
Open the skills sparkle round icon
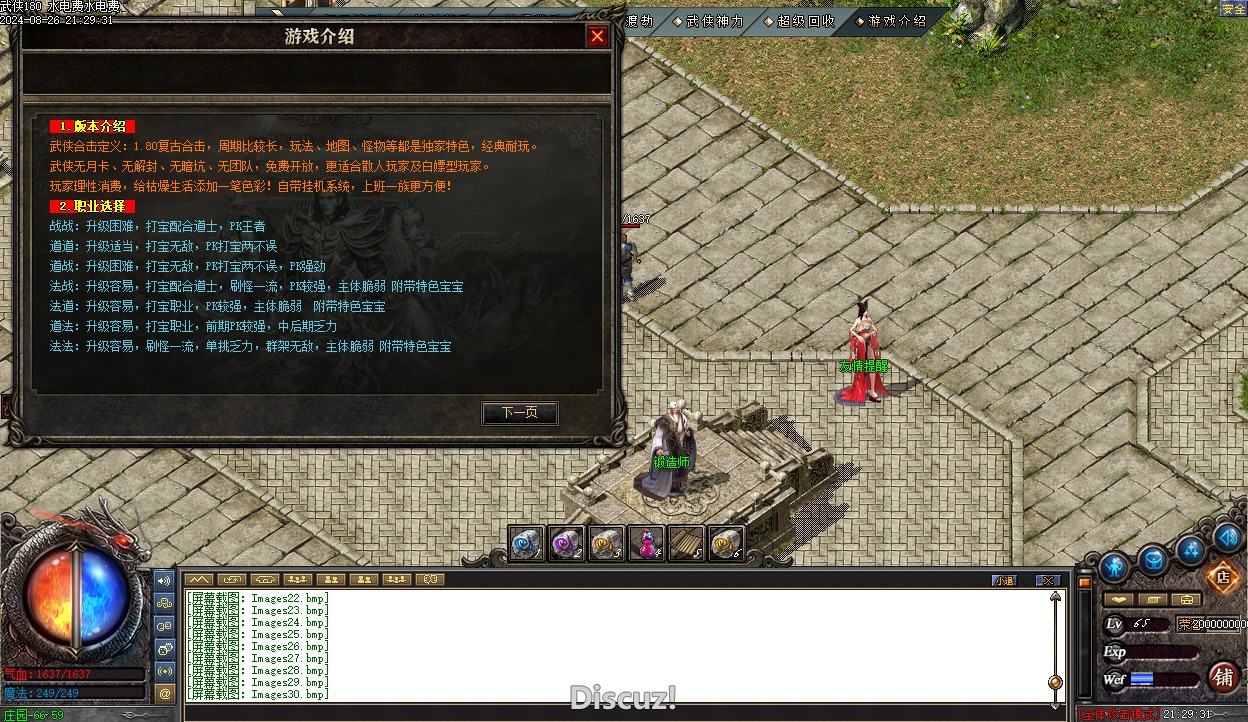click(1191, 549)
